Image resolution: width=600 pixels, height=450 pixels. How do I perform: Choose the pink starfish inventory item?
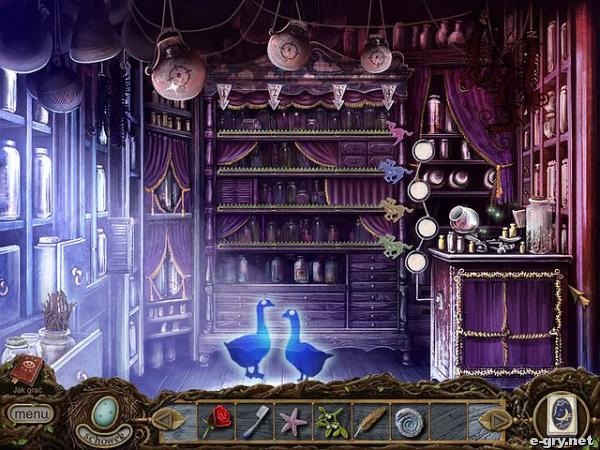292,420
